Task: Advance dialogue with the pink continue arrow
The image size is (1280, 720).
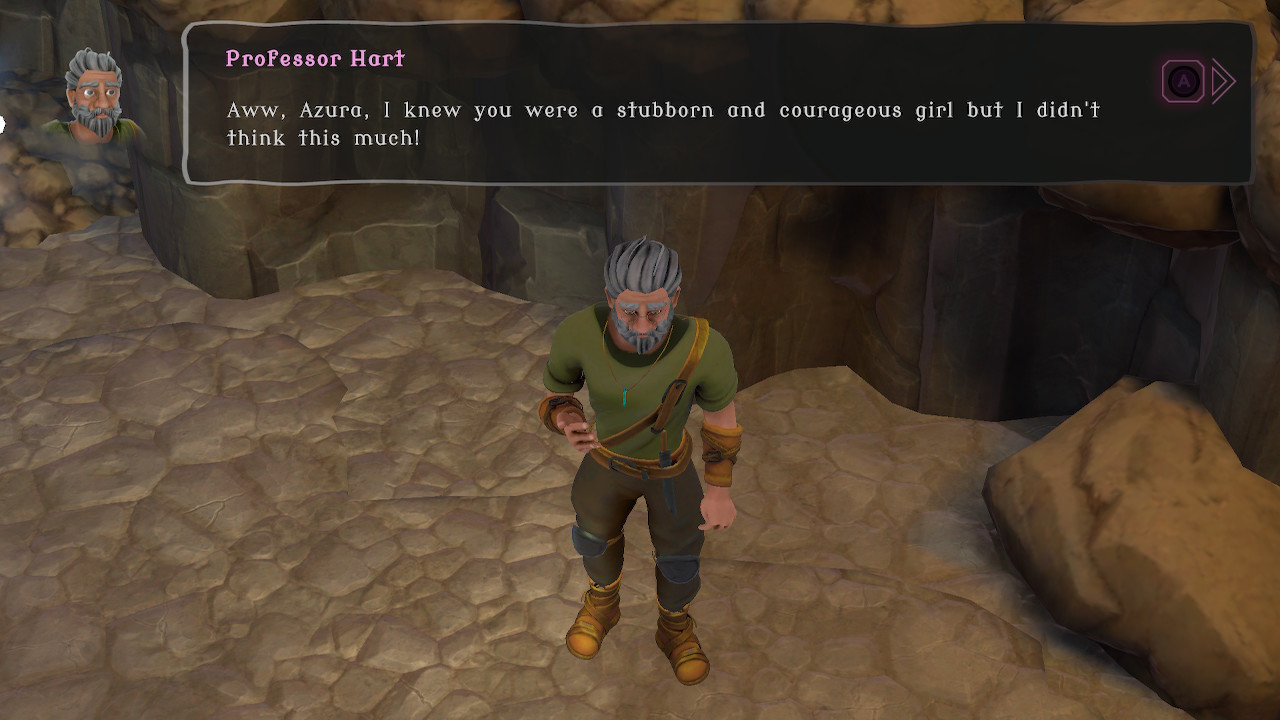Action: pos(1221,81)
